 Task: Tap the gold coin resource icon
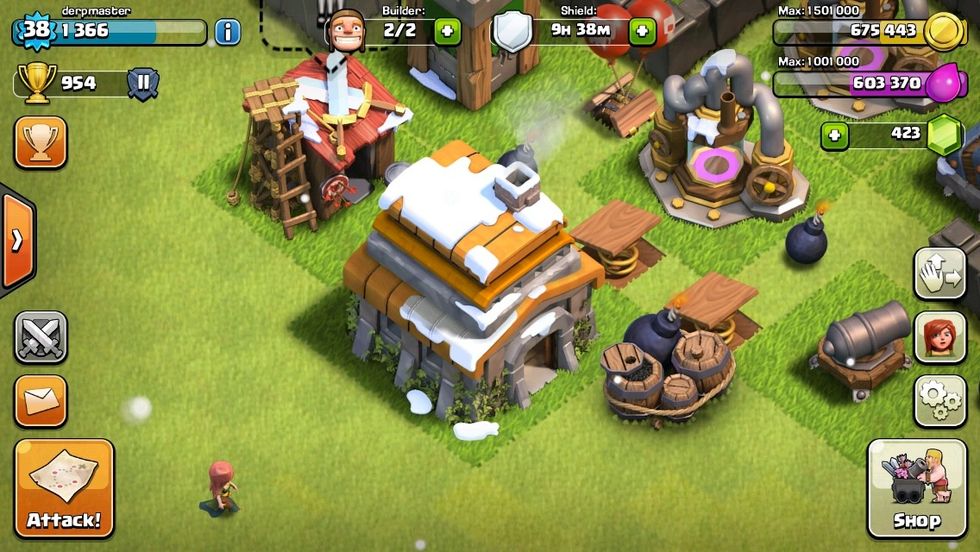coord(942,32)
